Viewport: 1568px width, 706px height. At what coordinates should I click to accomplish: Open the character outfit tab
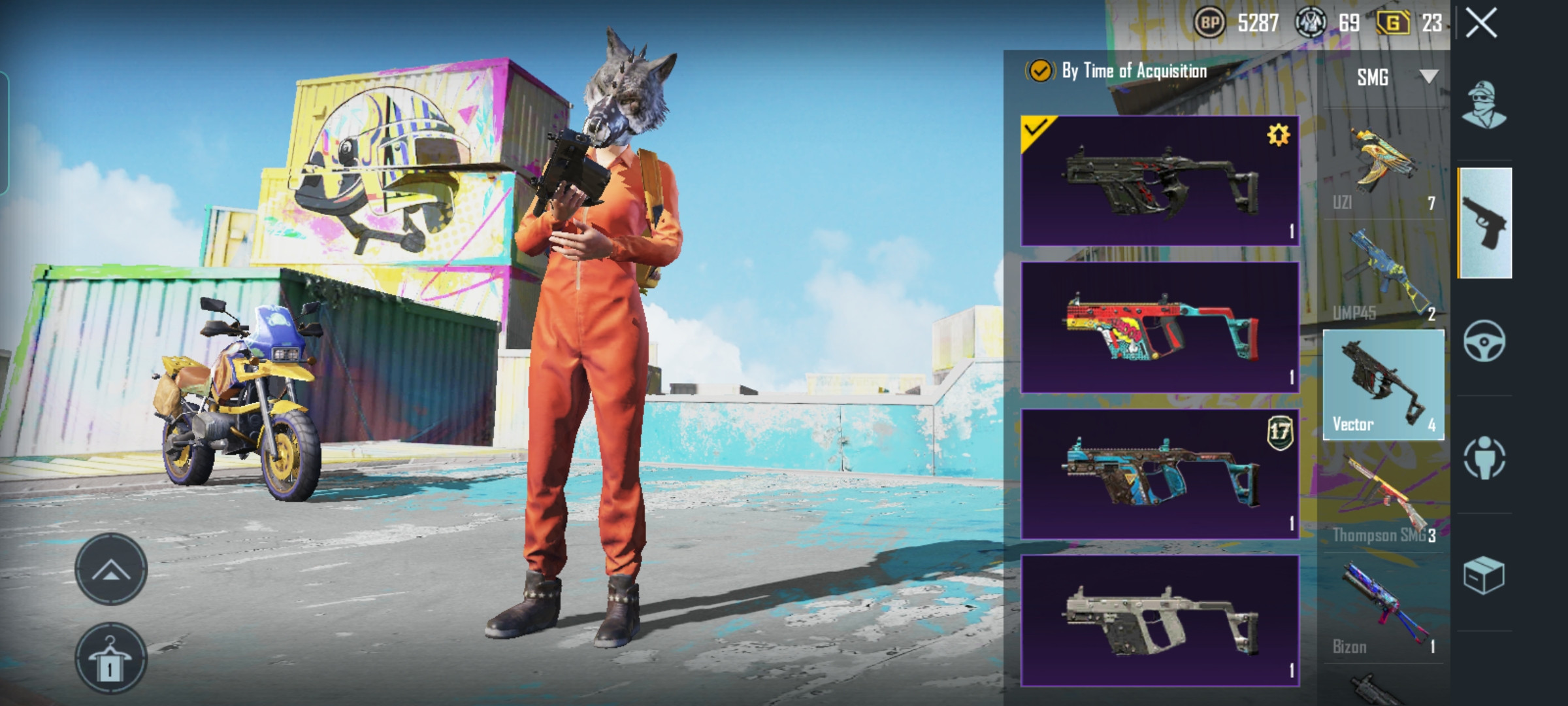pos(1484,105)
